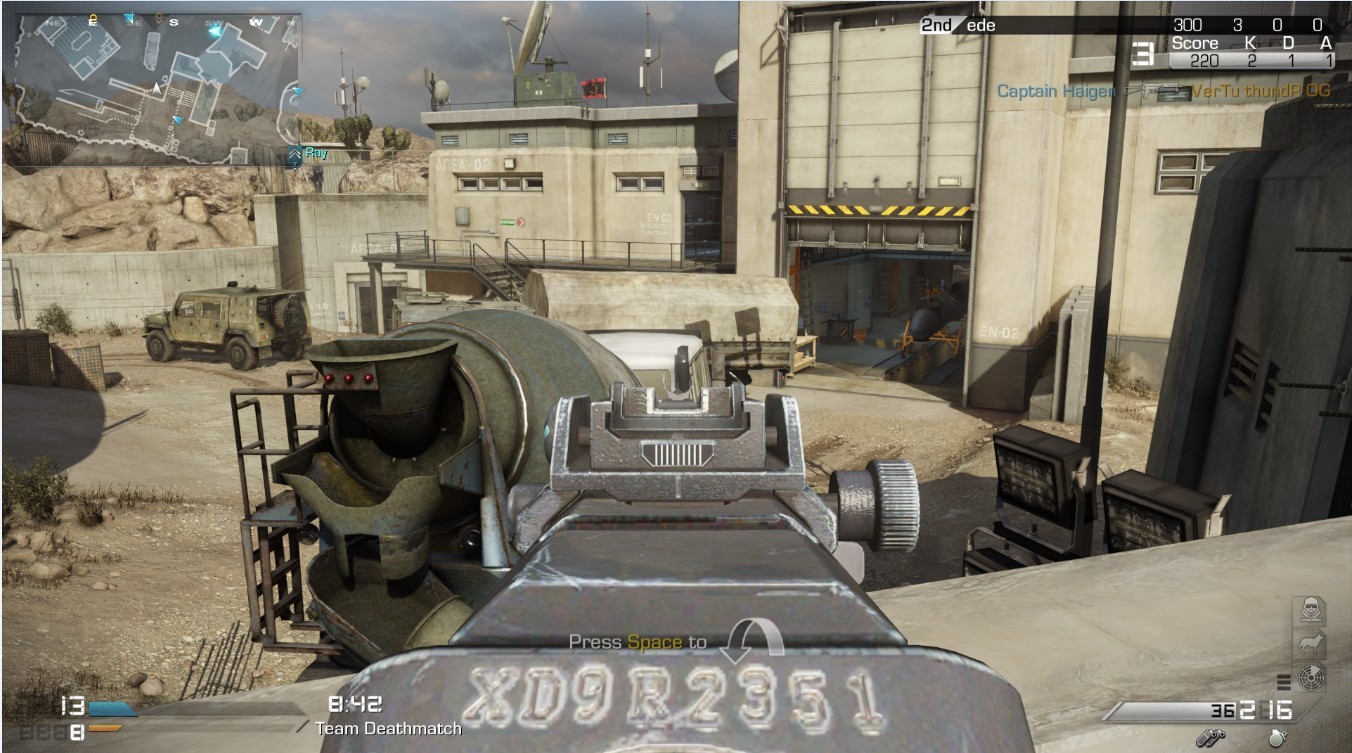Screen dimensions: 1352x753
Task: Click teammate Ray's rank chevron marker
Action: point(294,154)
